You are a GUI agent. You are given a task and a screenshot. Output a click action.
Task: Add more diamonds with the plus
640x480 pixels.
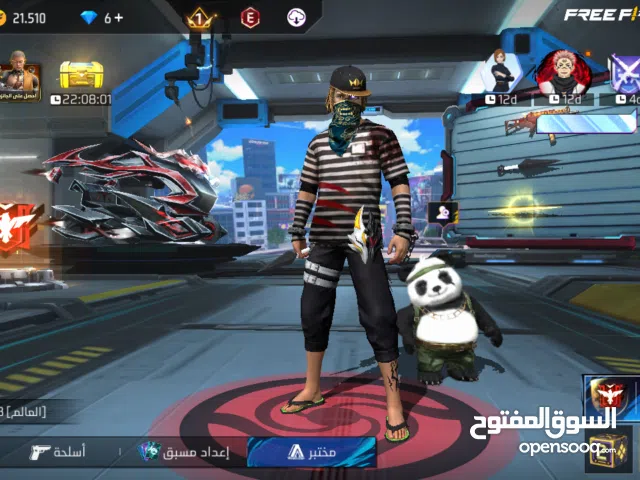point(118,17)
